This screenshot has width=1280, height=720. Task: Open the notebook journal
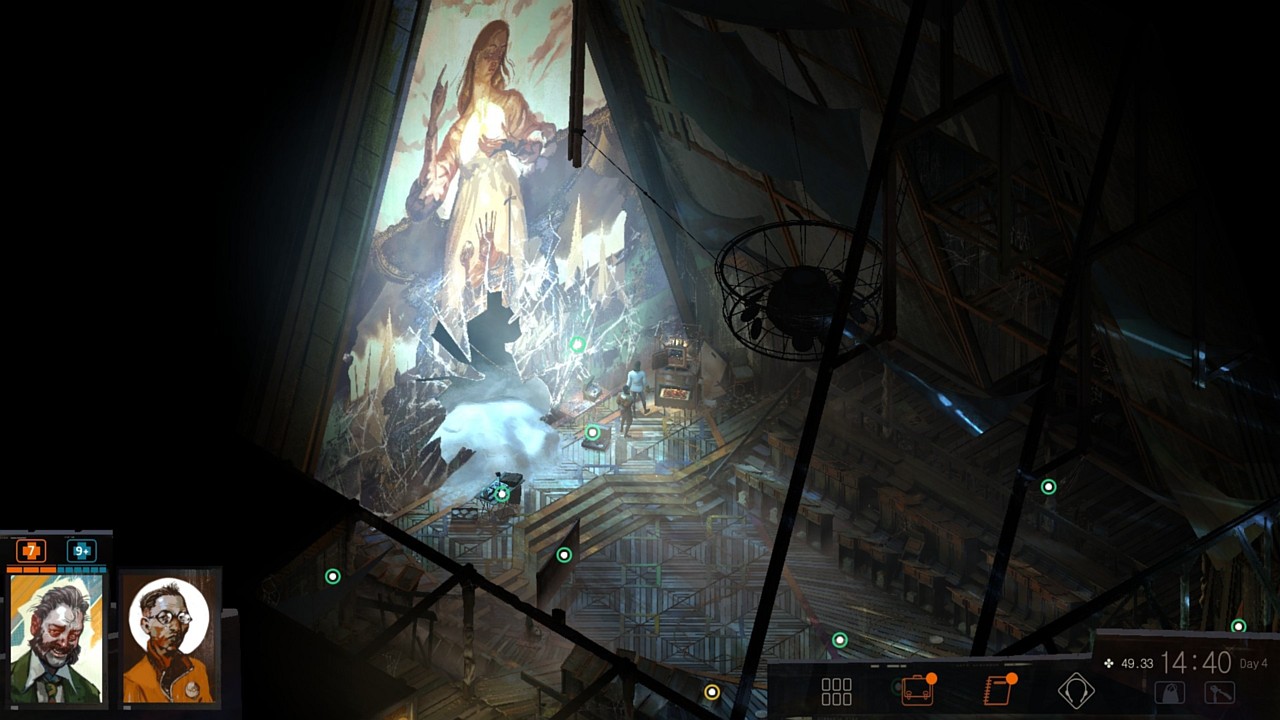point(998,691)
